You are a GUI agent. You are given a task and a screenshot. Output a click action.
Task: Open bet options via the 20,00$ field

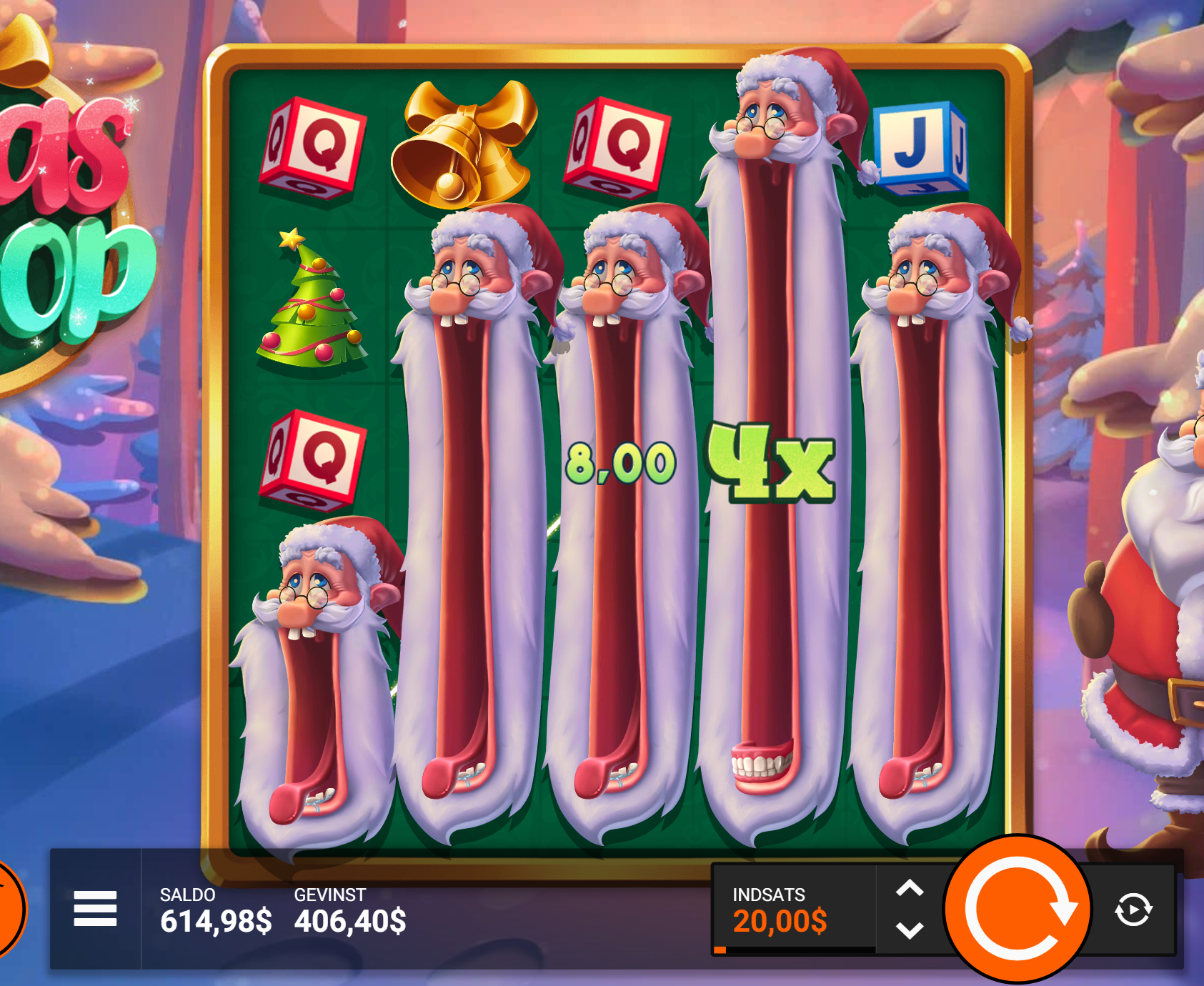(x=779, y=922)
